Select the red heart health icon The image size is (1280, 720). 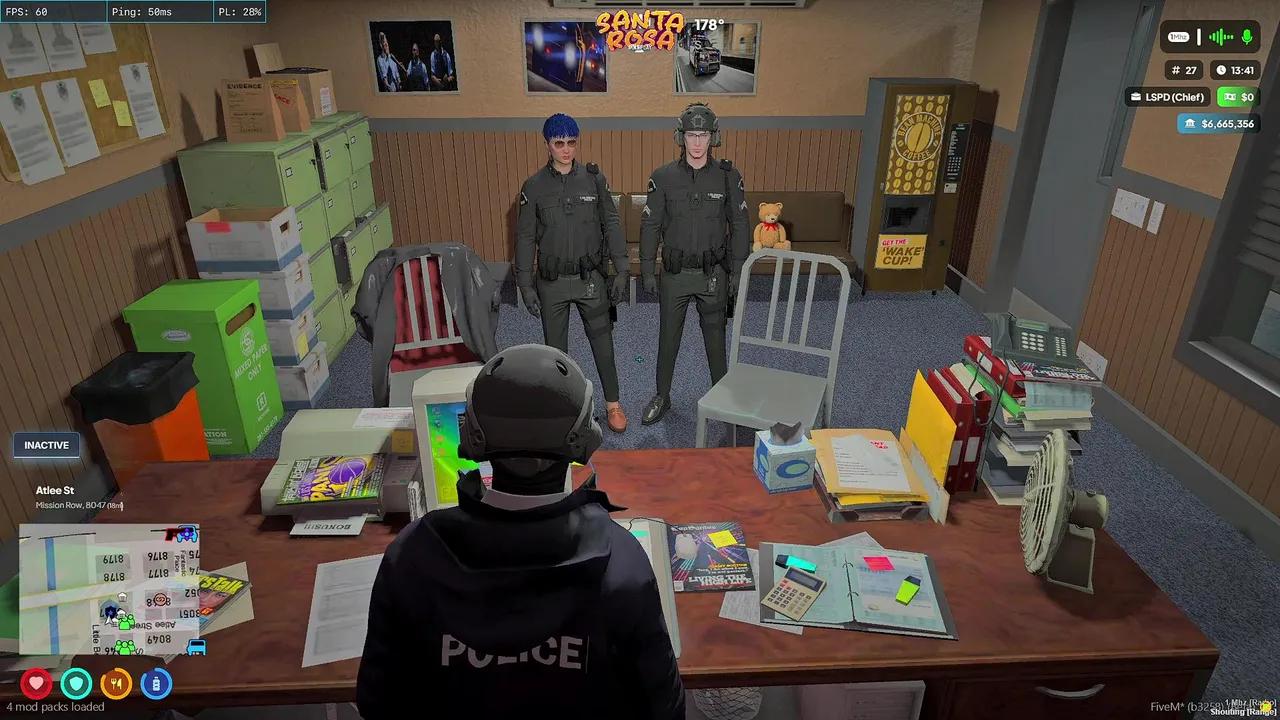pyautogui.click(x=36, y=682)
